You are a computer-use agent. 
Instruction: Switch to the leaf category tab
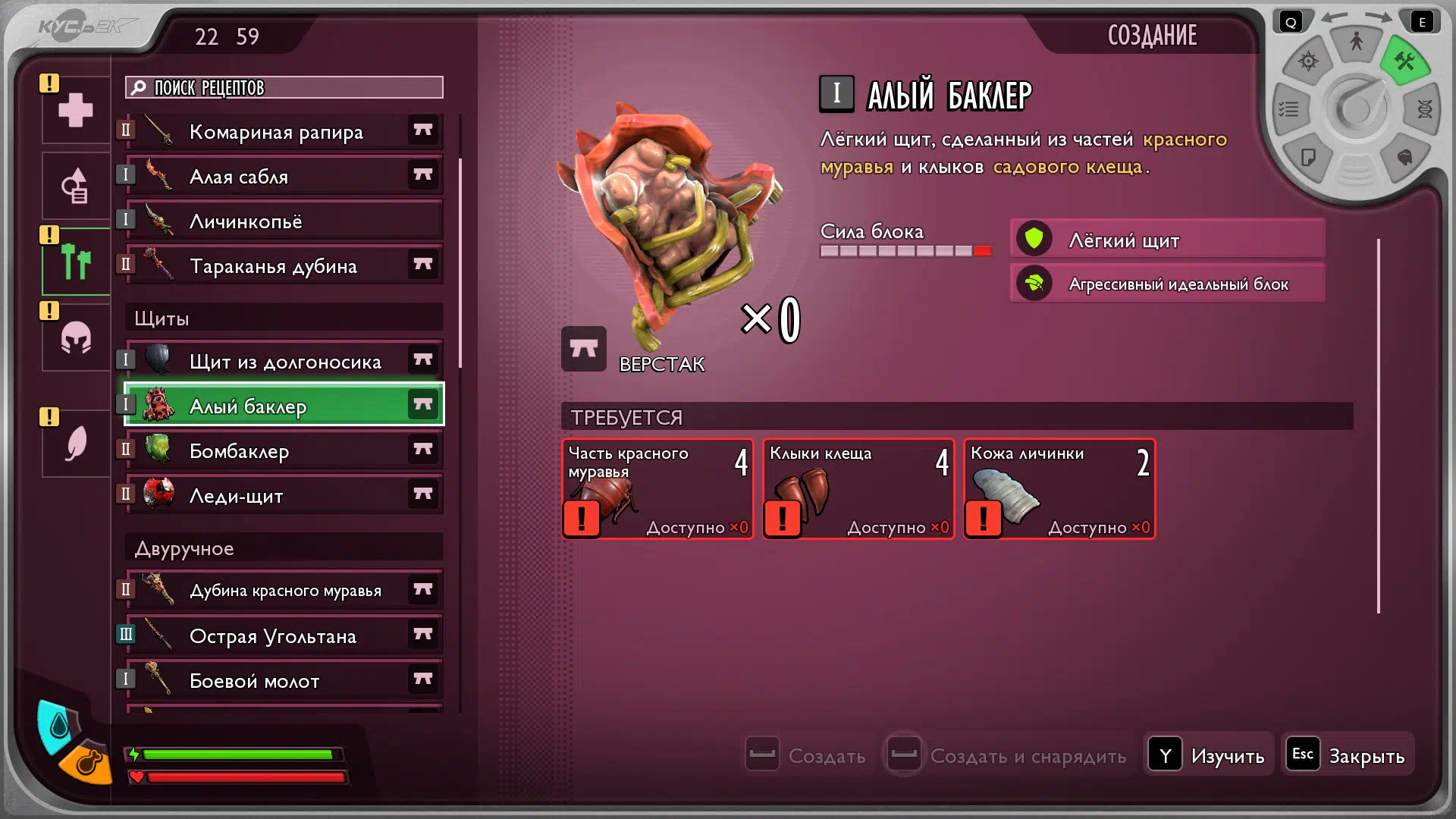(x=76, y=444)
